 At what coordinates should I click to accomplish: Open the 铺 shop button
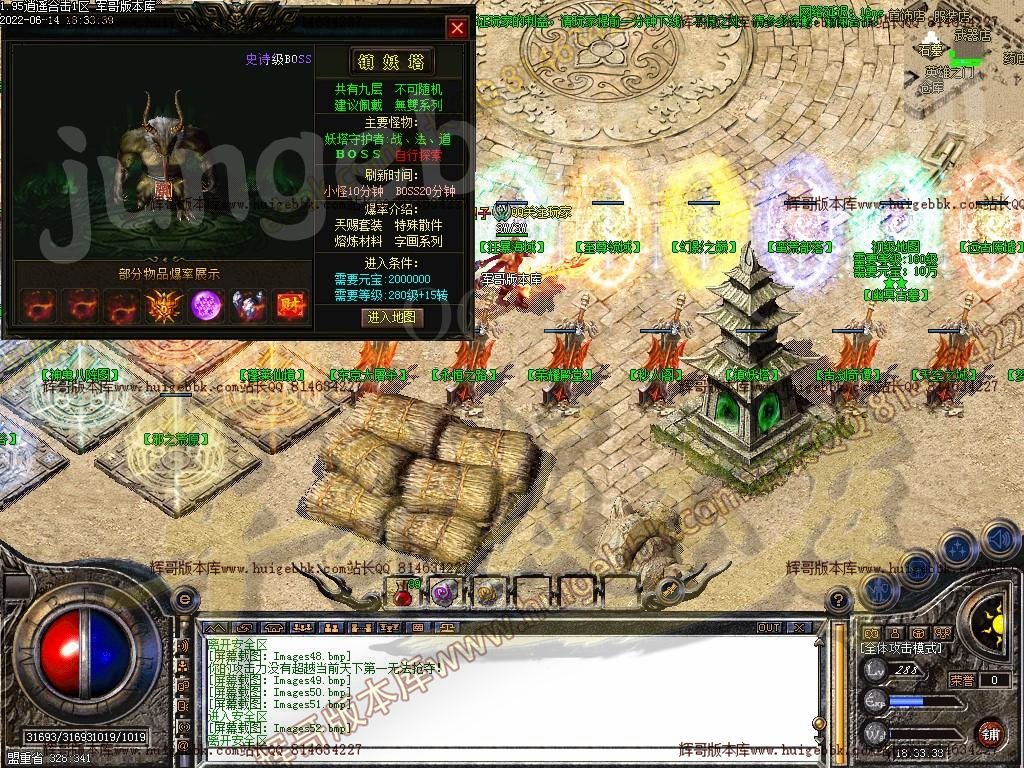[989, 733]
